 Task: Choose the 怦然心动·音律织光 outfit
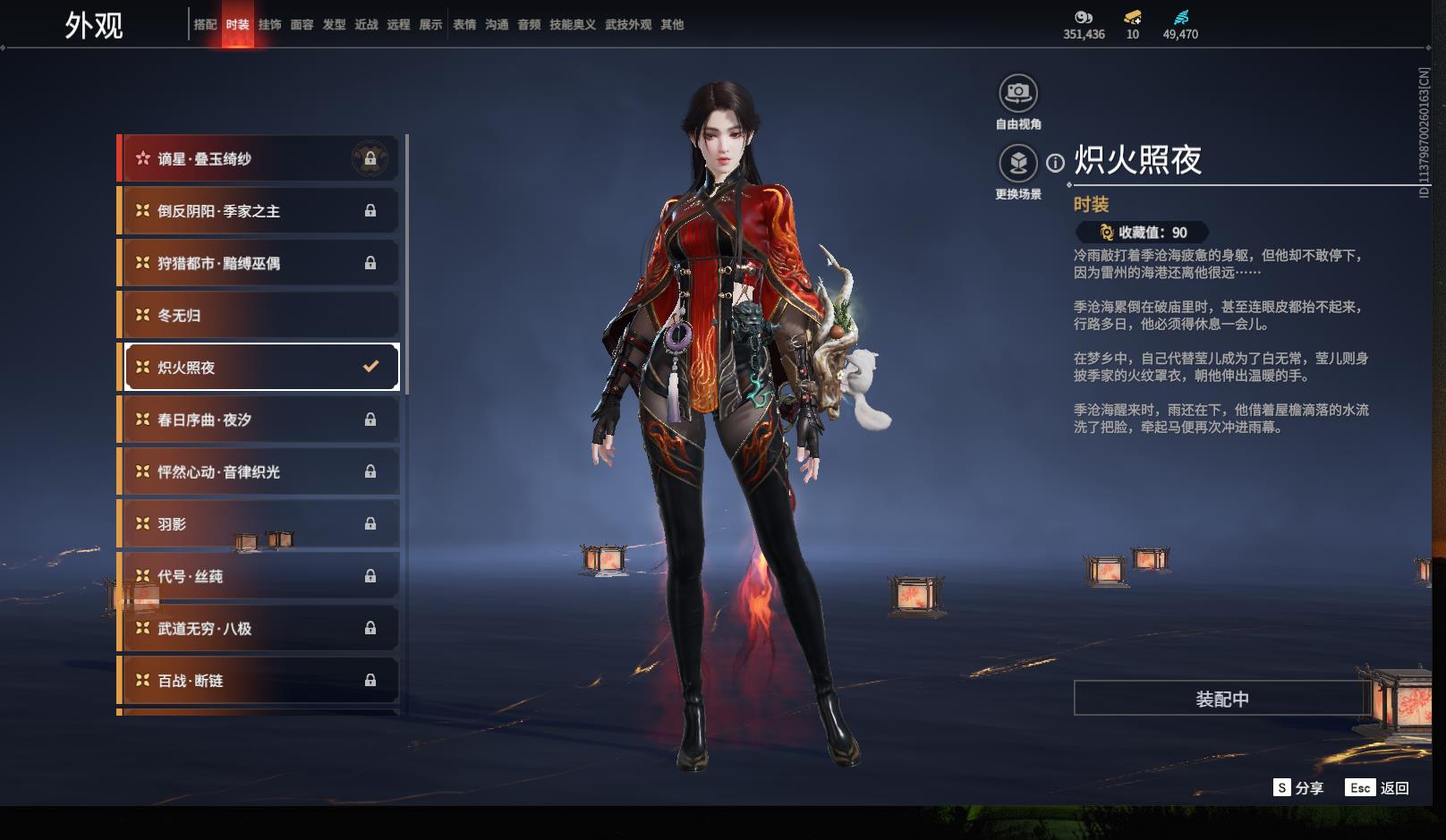[x=259, y=471]
